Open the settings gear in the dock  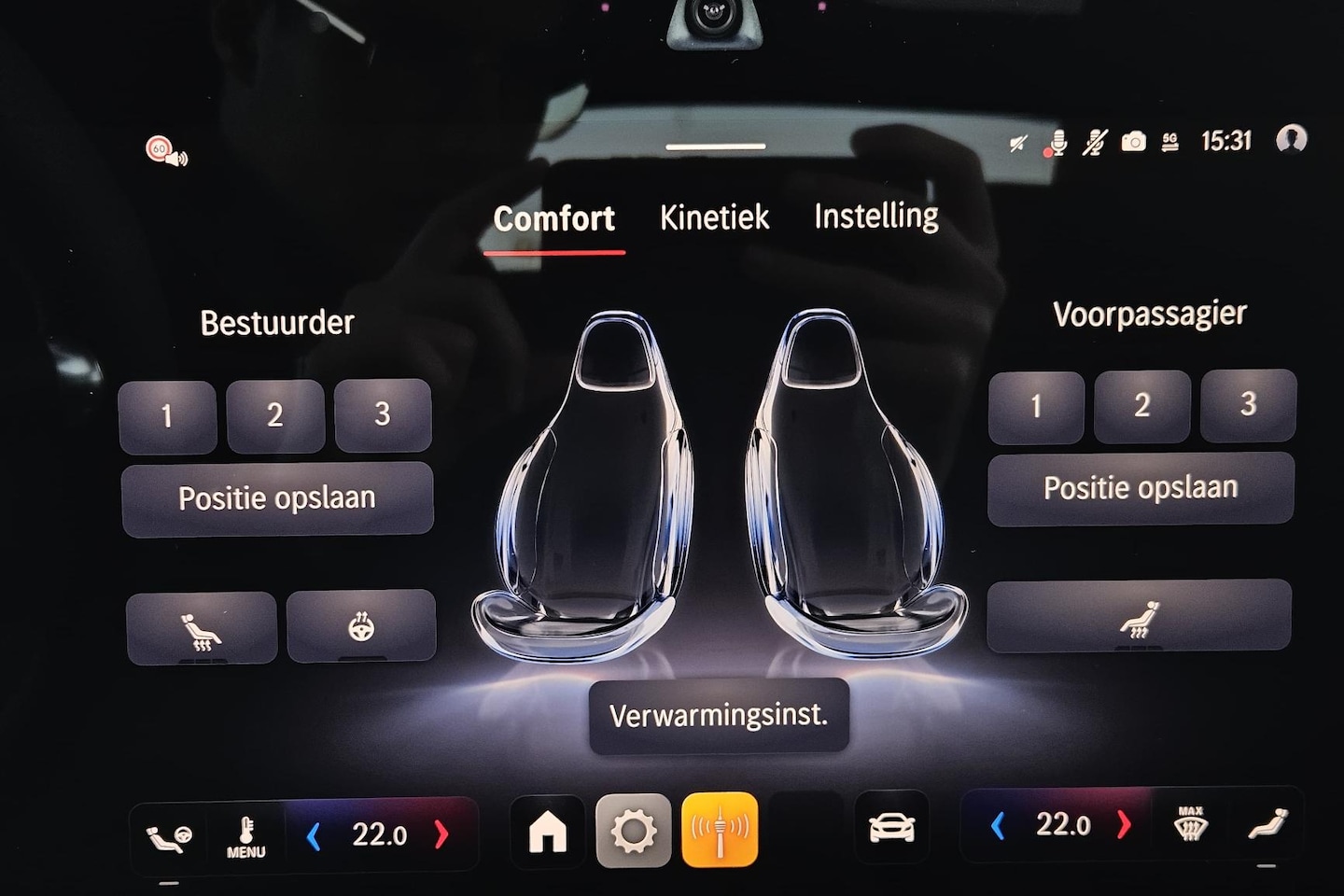tap(633, 830)
